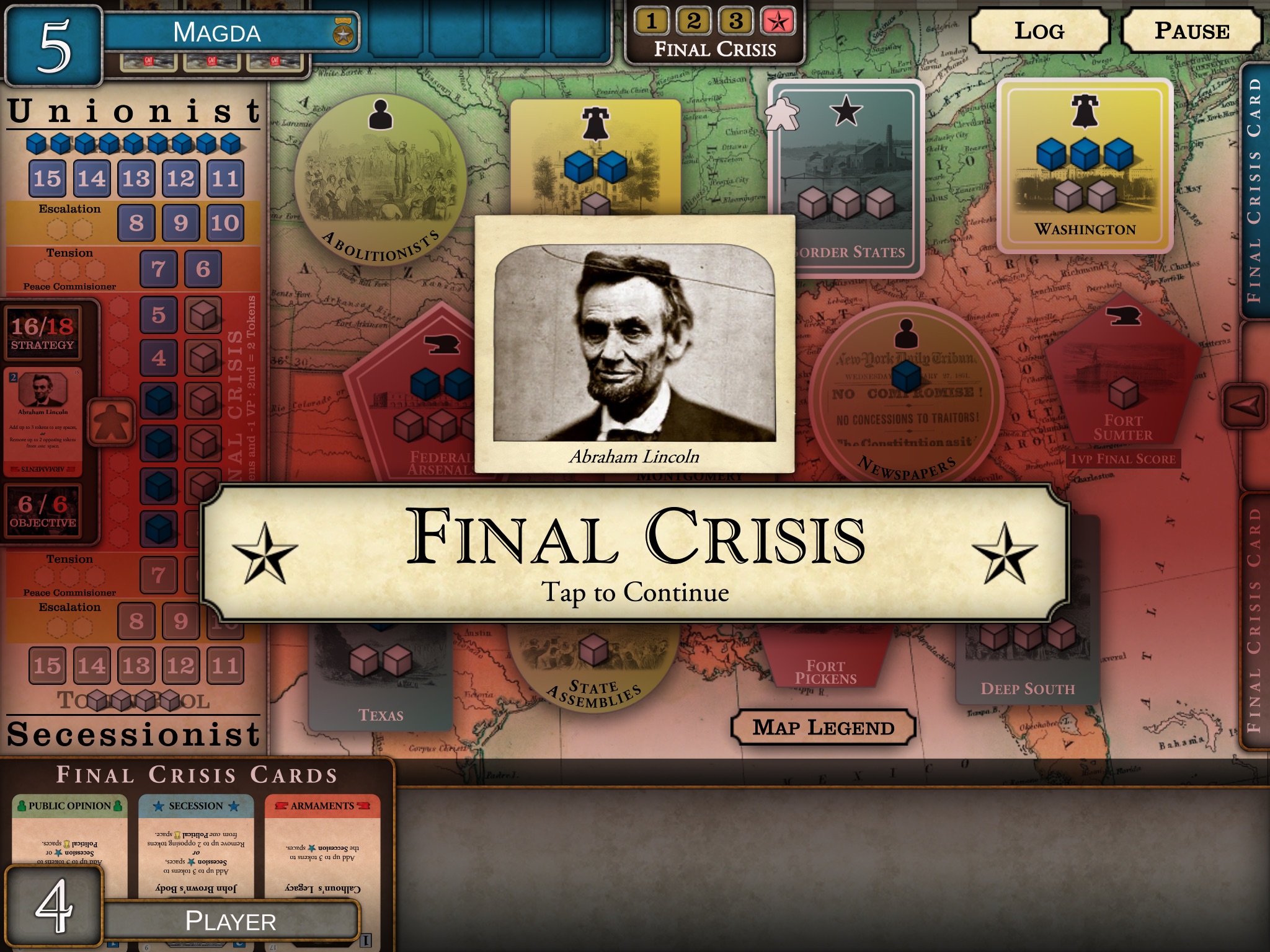
Task: Open the game Log
Action: coord(1039,31)
